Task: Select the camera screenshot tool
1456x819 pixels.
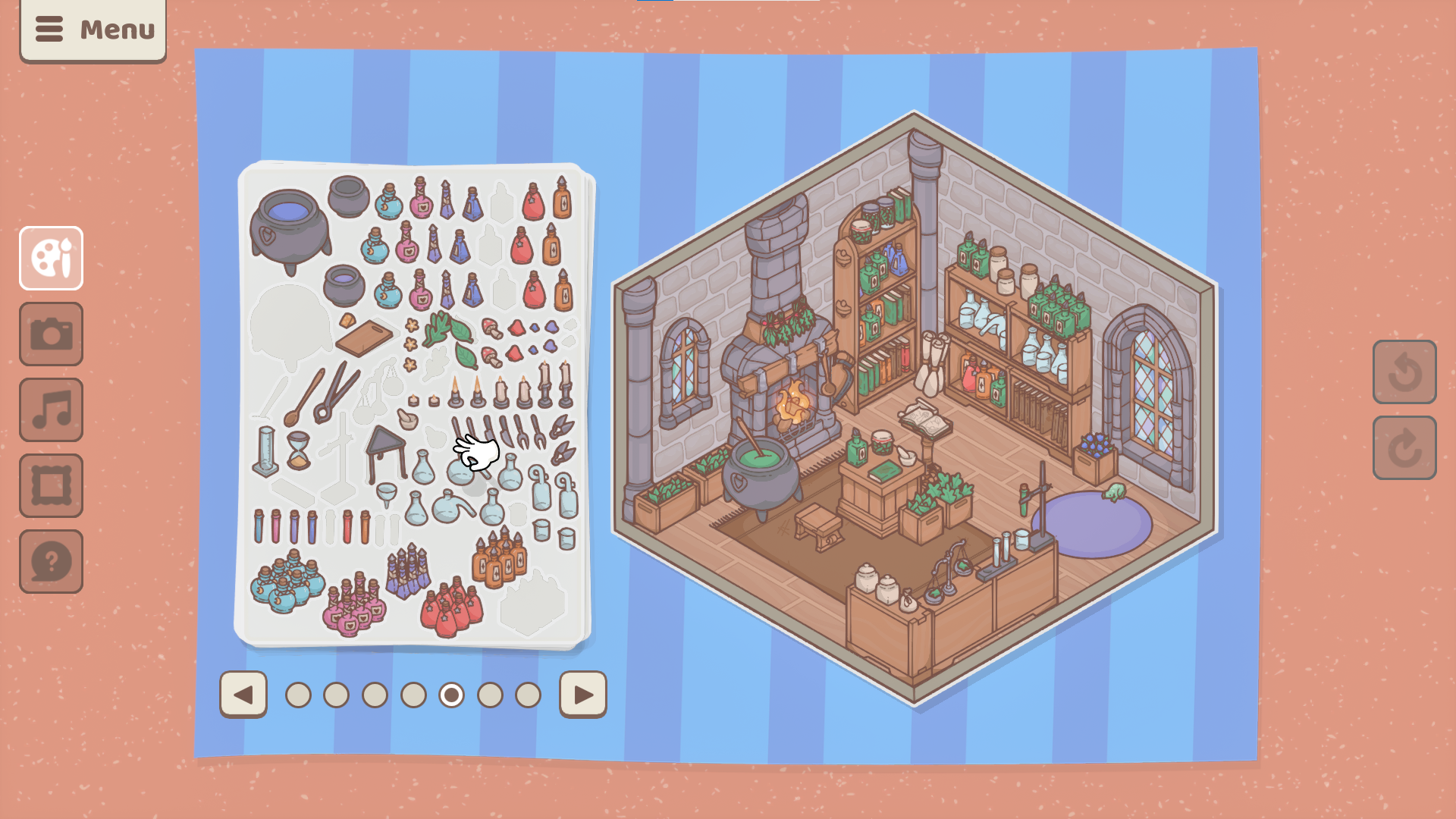Action: (51, 334)
